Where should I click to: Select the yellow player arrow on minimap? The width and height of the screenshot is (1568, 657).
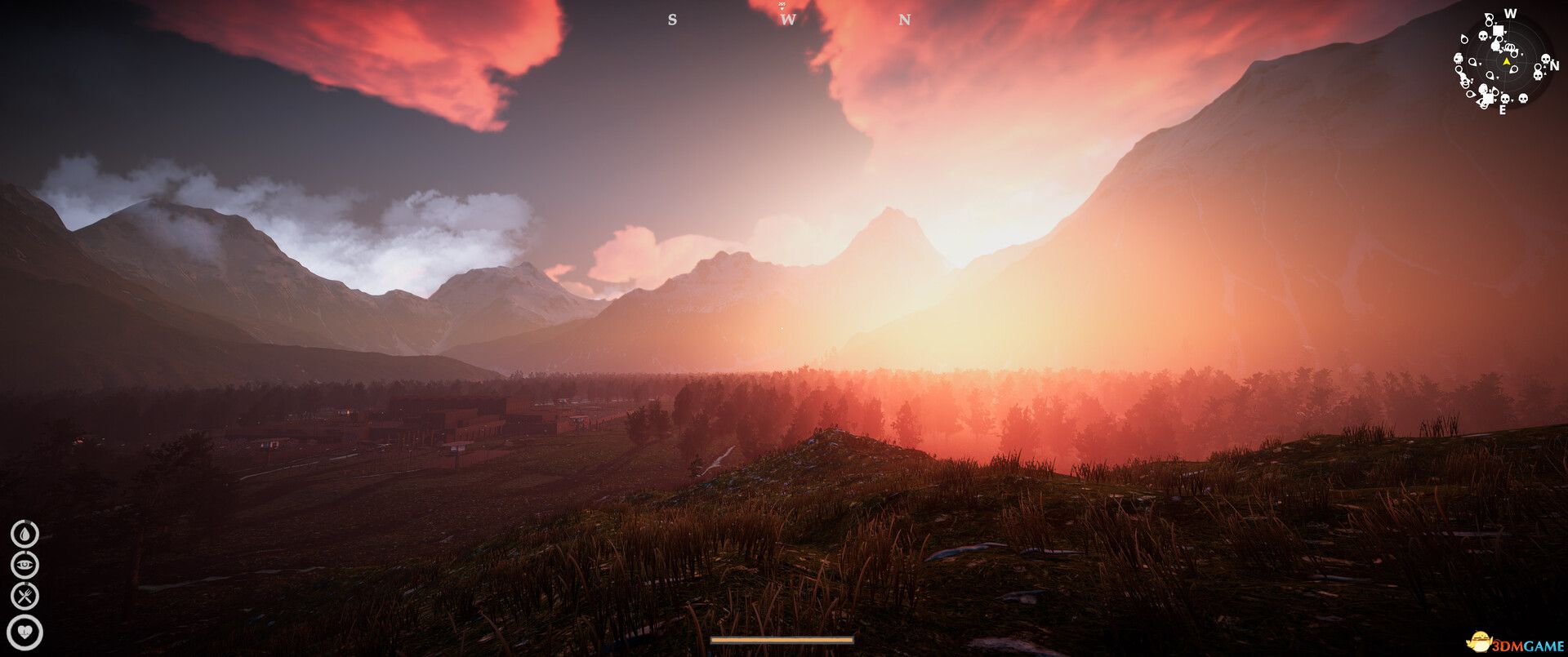1506,61
